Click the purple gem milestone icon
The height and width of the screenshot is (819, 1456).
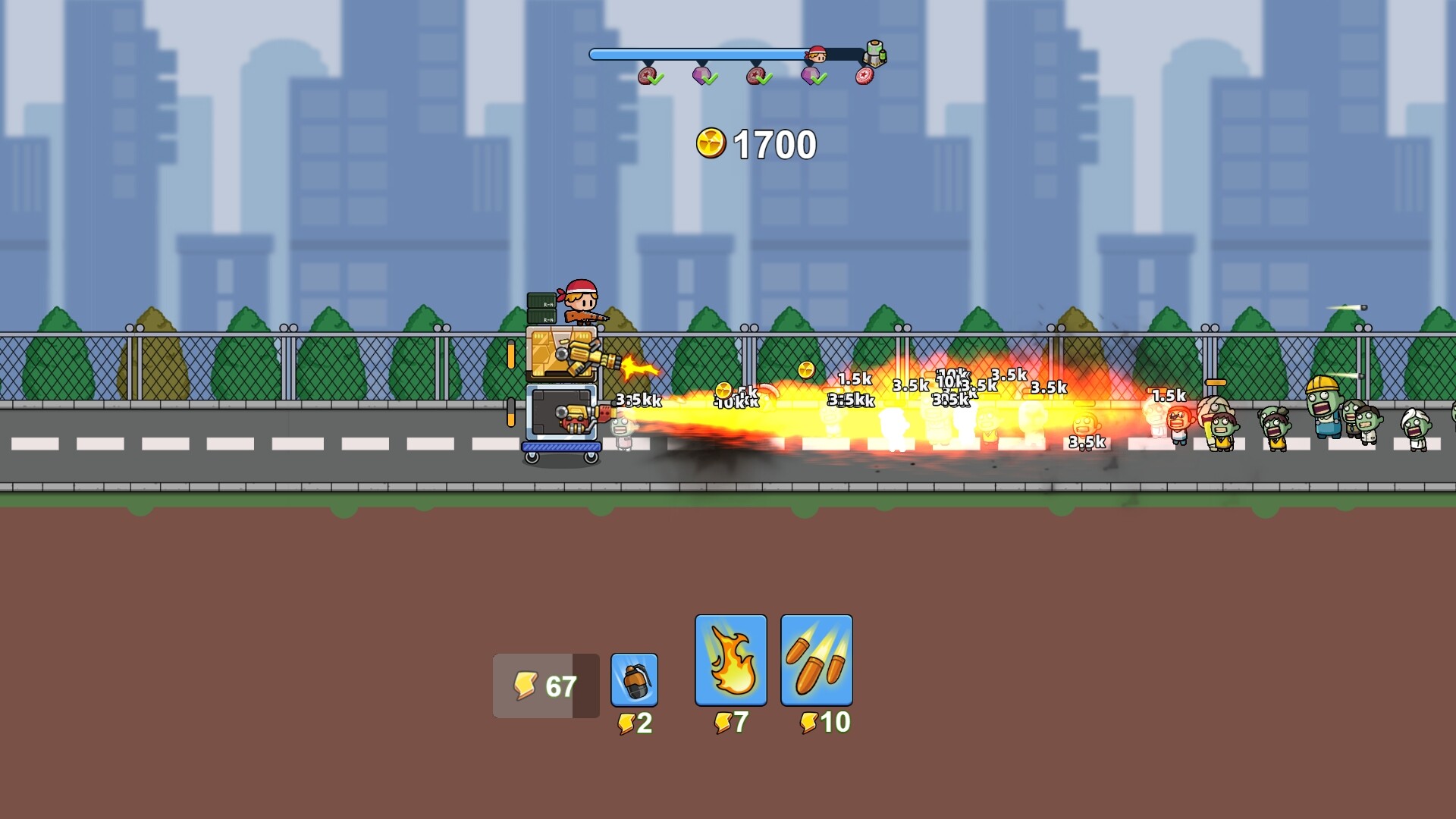(x=701, y=75)
